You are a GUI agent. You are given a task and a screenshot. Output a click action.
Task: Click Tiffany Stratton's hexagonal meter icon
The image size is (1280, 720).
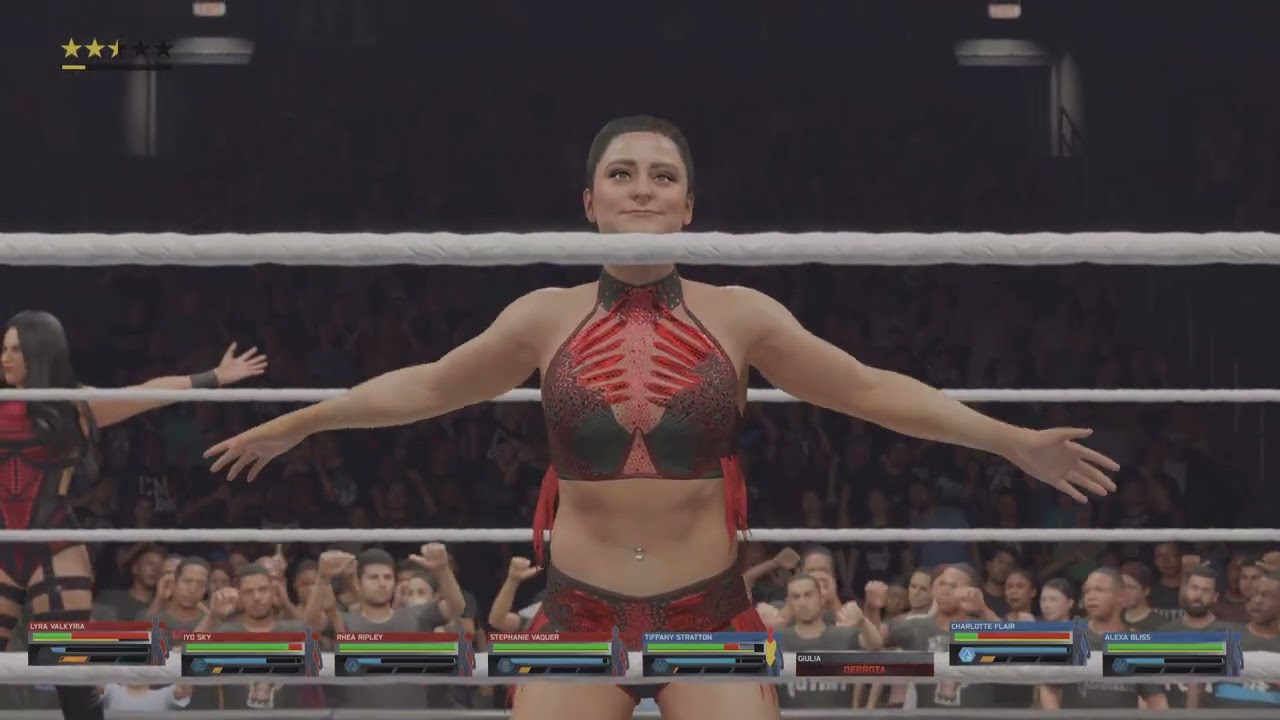(660, 667)
